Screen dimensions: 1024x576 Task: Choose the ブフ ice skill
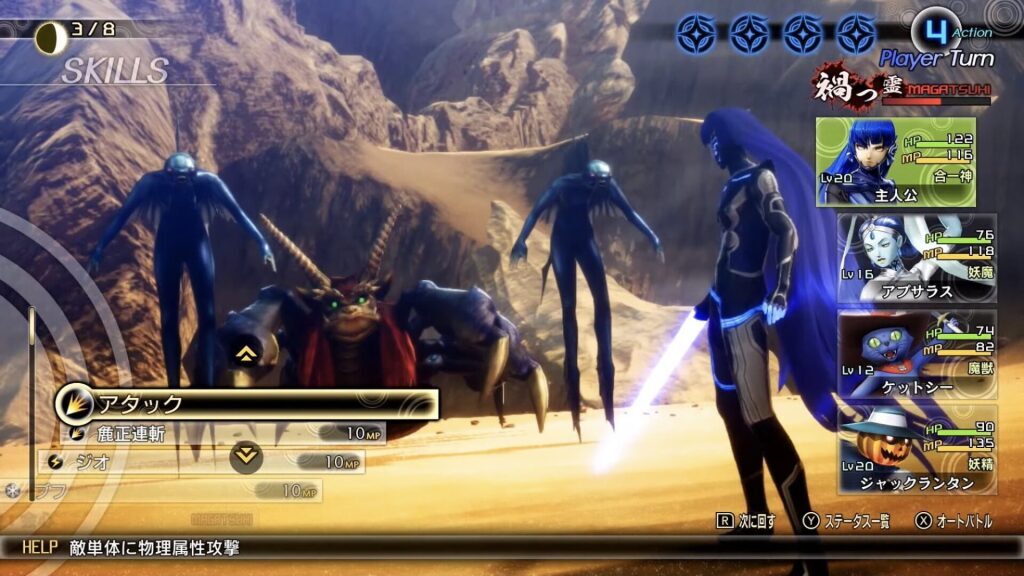pyautogui.click(x=170, y=491)
